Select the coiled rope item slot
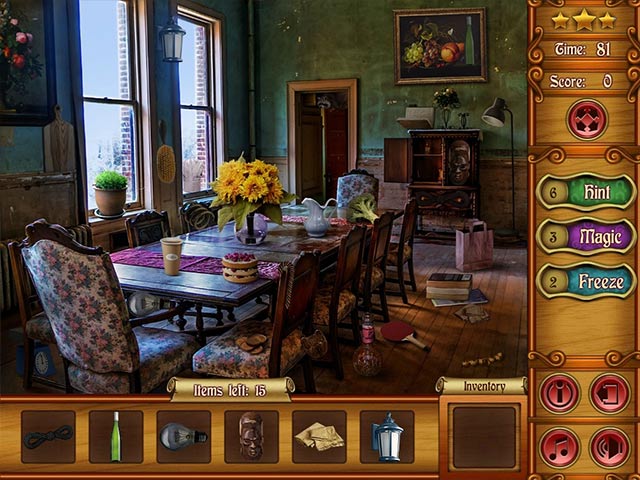The image size is (640, 480). click(48, 437)
